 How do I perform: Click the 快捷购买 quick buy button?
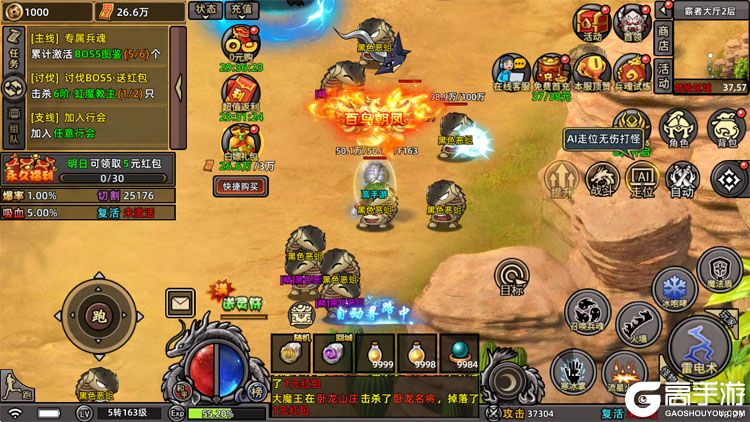(241, 186)
